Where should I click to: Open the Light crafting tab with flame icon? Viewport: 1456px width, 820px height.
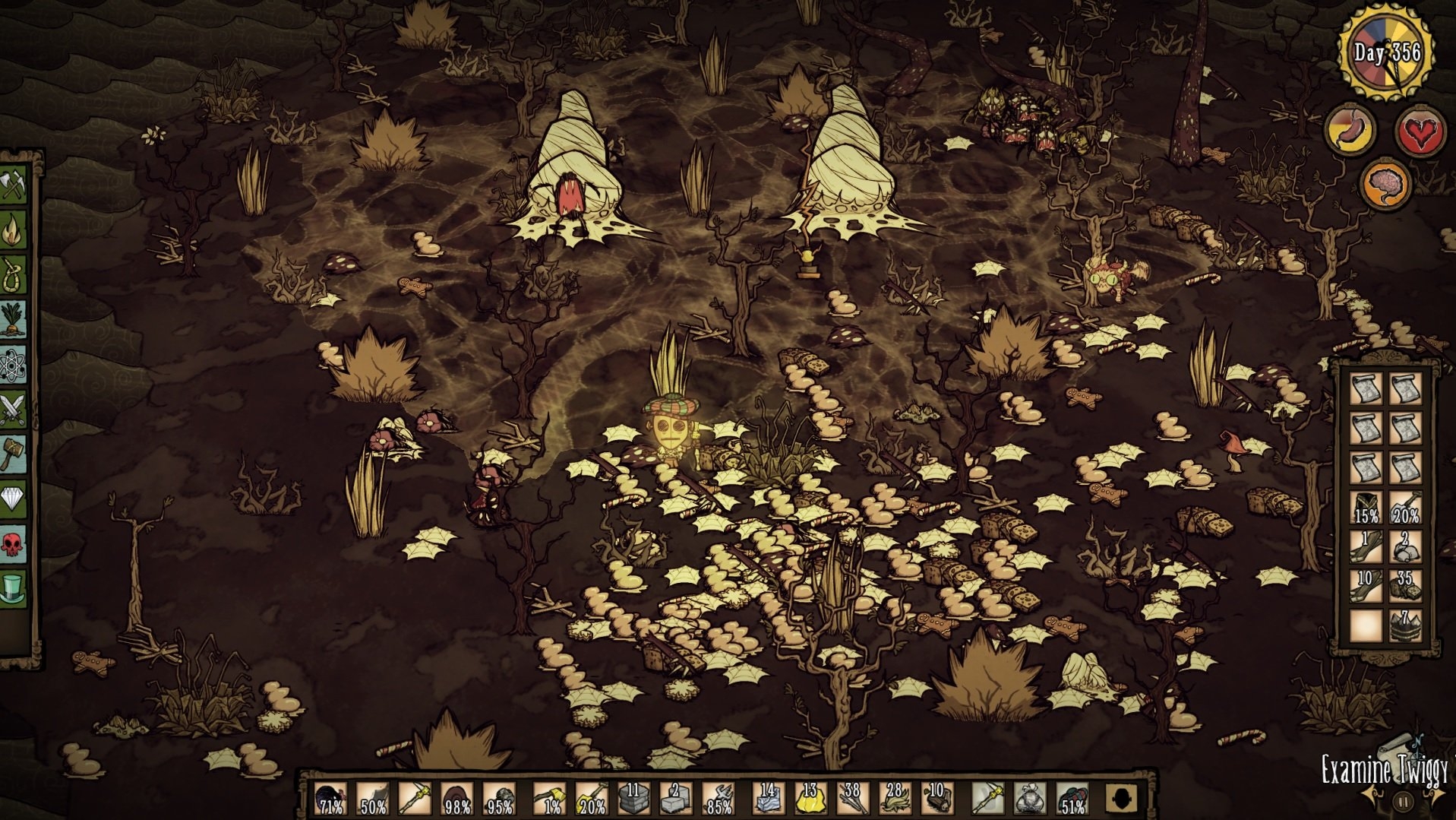tap(13, 230)
